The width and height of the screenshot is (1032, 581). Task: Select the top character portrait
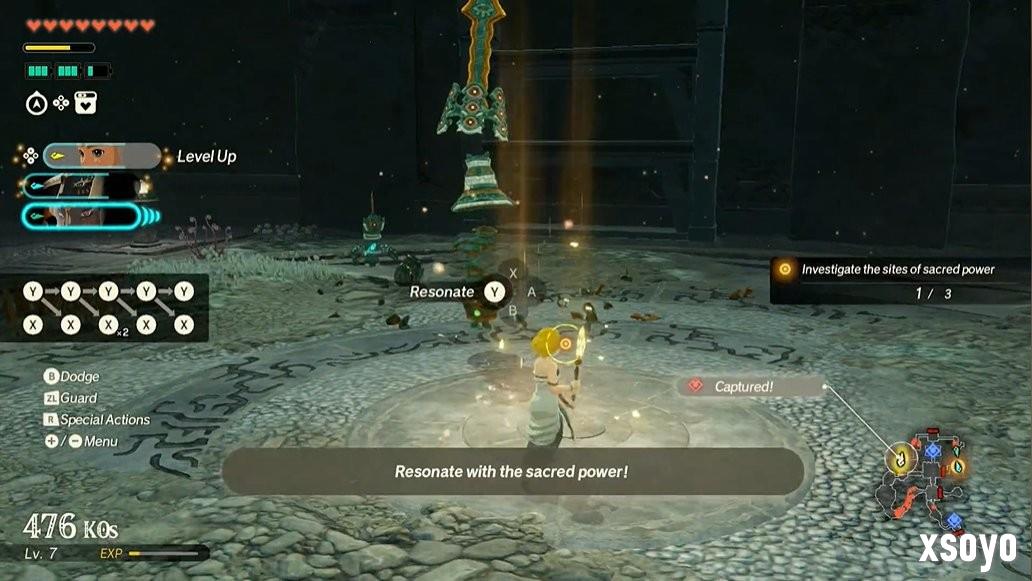(x=101, y=156)
